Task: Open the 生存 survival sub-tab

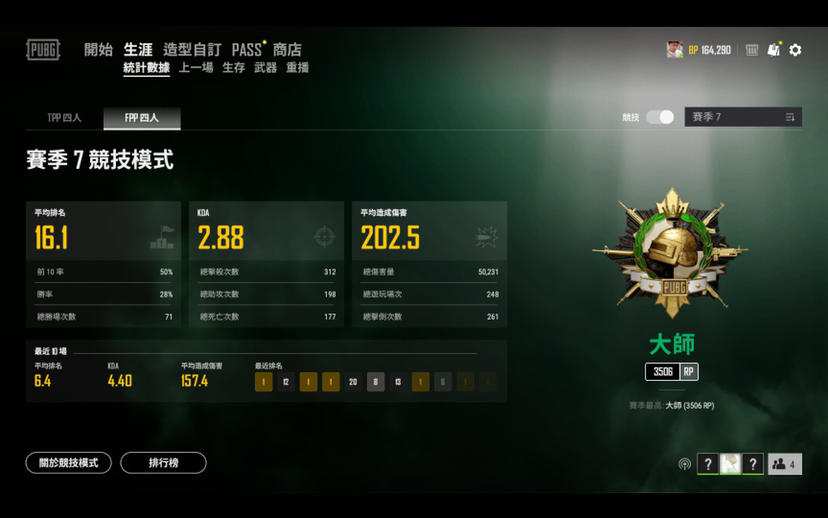Action: [233, 68]
